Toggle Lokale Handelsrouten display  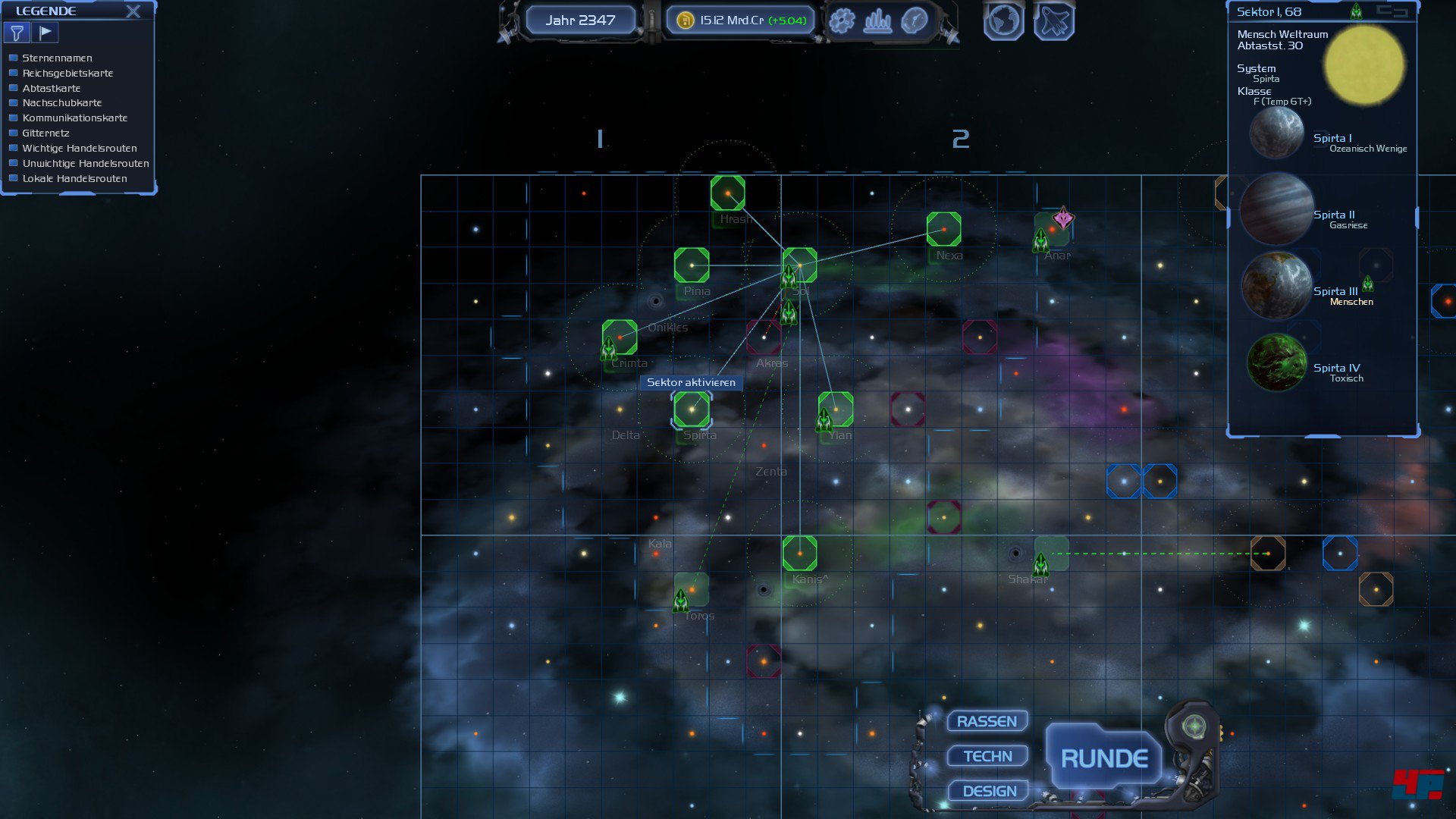13,178
